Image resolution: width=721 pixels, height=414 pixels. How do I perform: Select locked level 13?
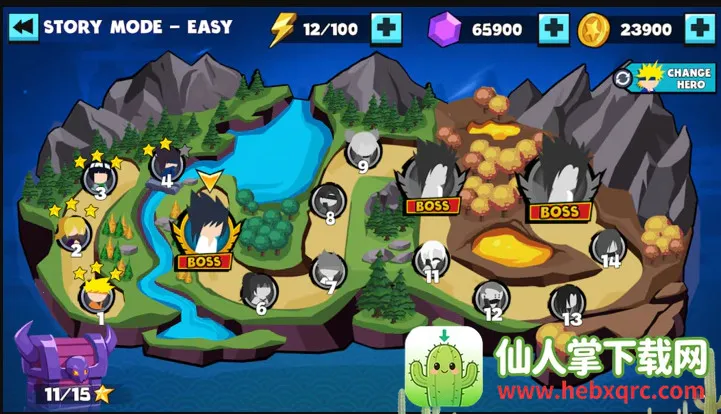click(567, 301)
